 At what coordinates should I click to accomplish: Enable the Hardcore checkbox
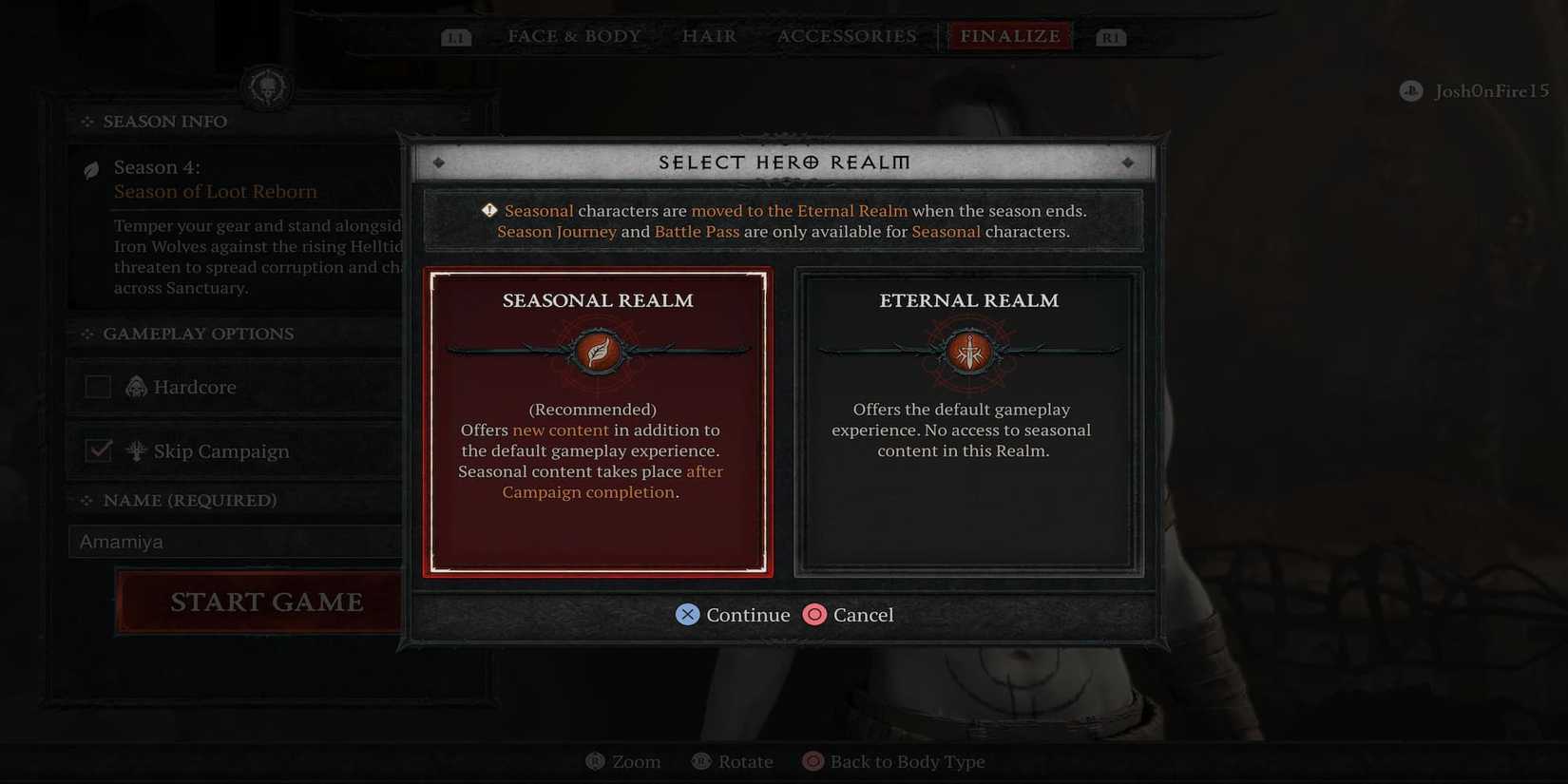[98, 386]
